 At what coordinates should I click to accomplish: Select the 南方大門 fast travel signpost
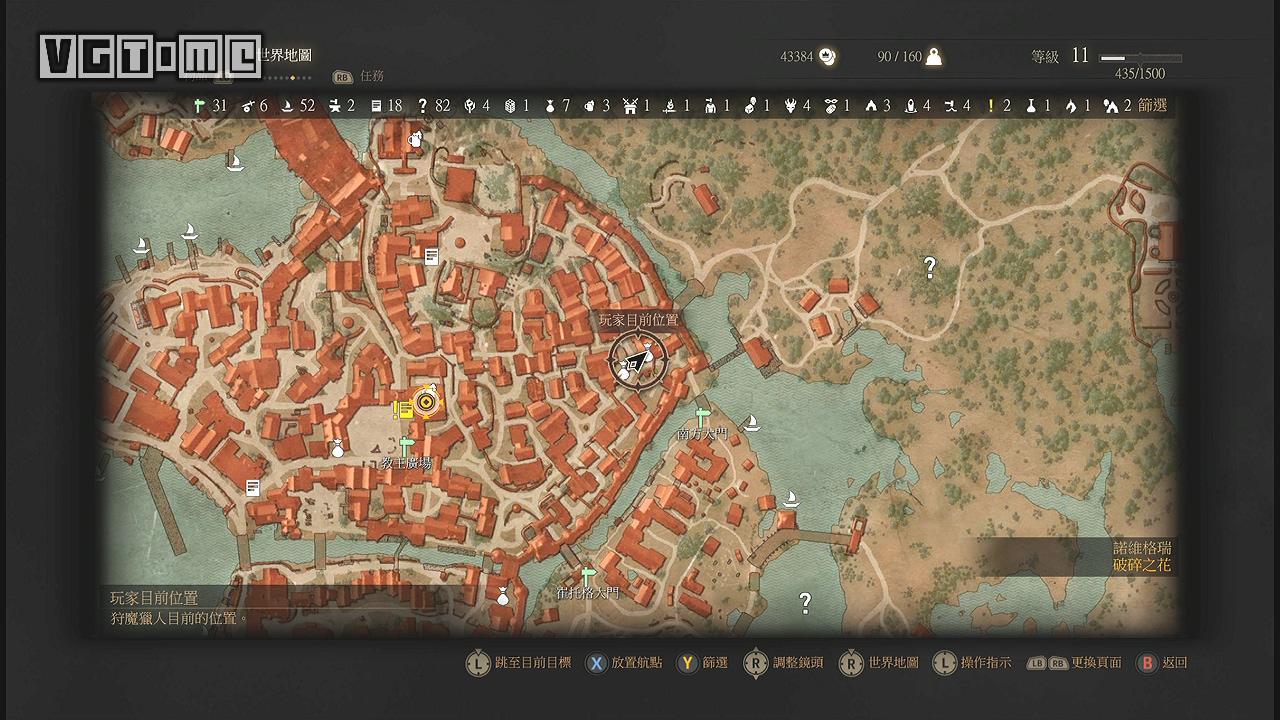click(701, 415)
